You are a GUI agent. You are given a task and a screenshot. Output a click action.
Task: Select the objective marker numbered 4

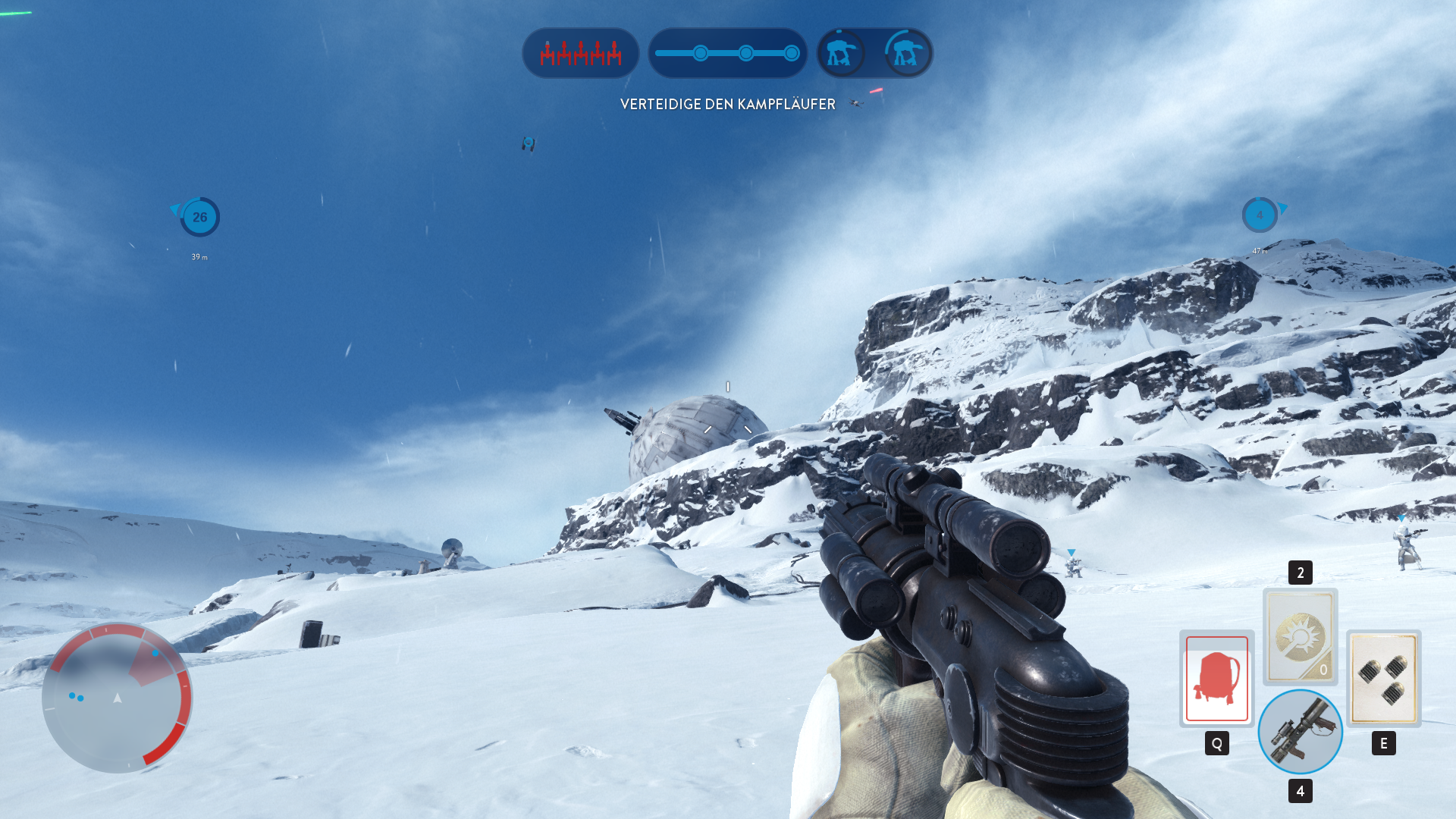(x=1260, y=215)
